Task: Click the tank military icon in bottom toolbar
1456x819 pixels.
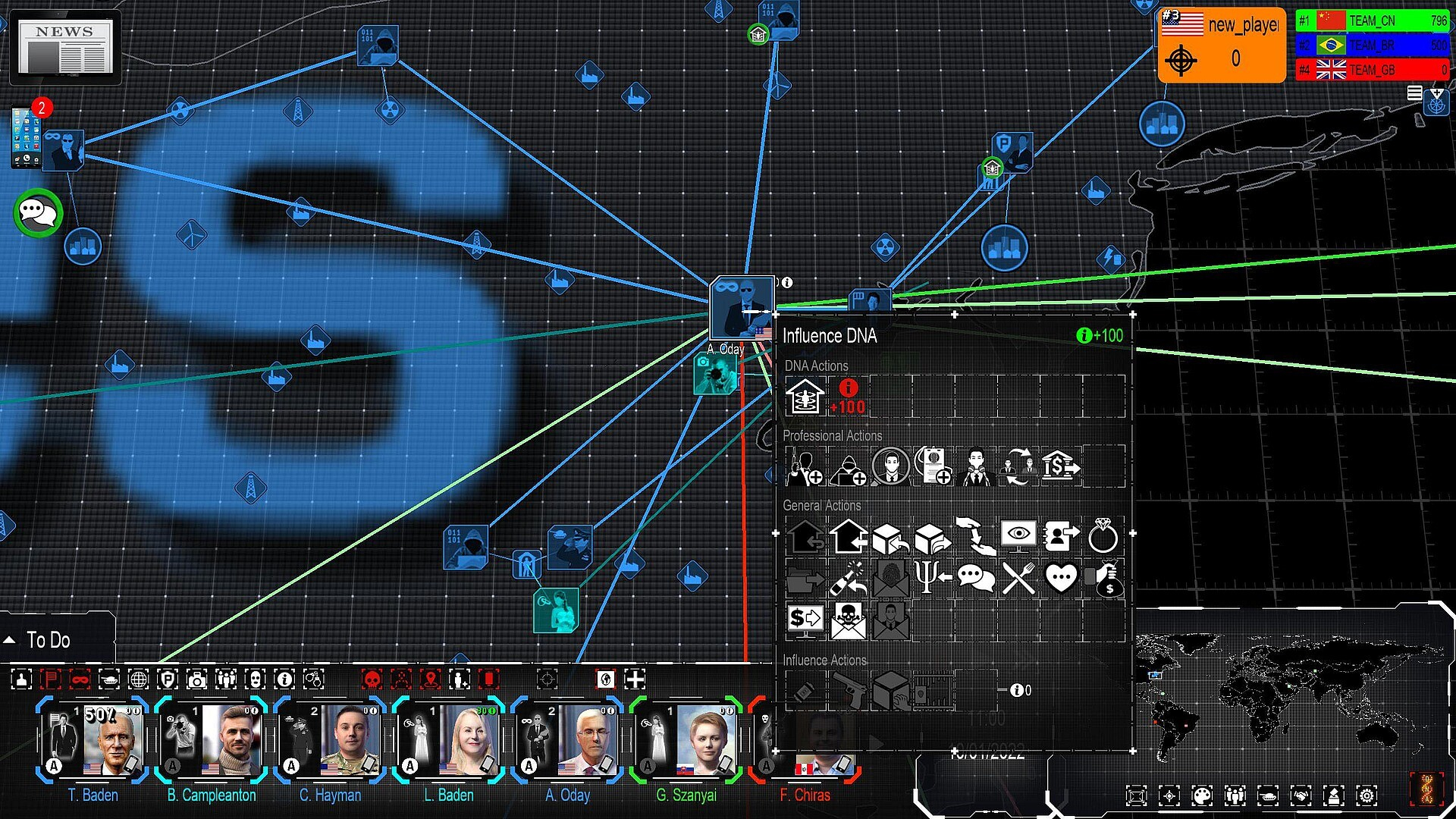Action: coord(1268,795)
